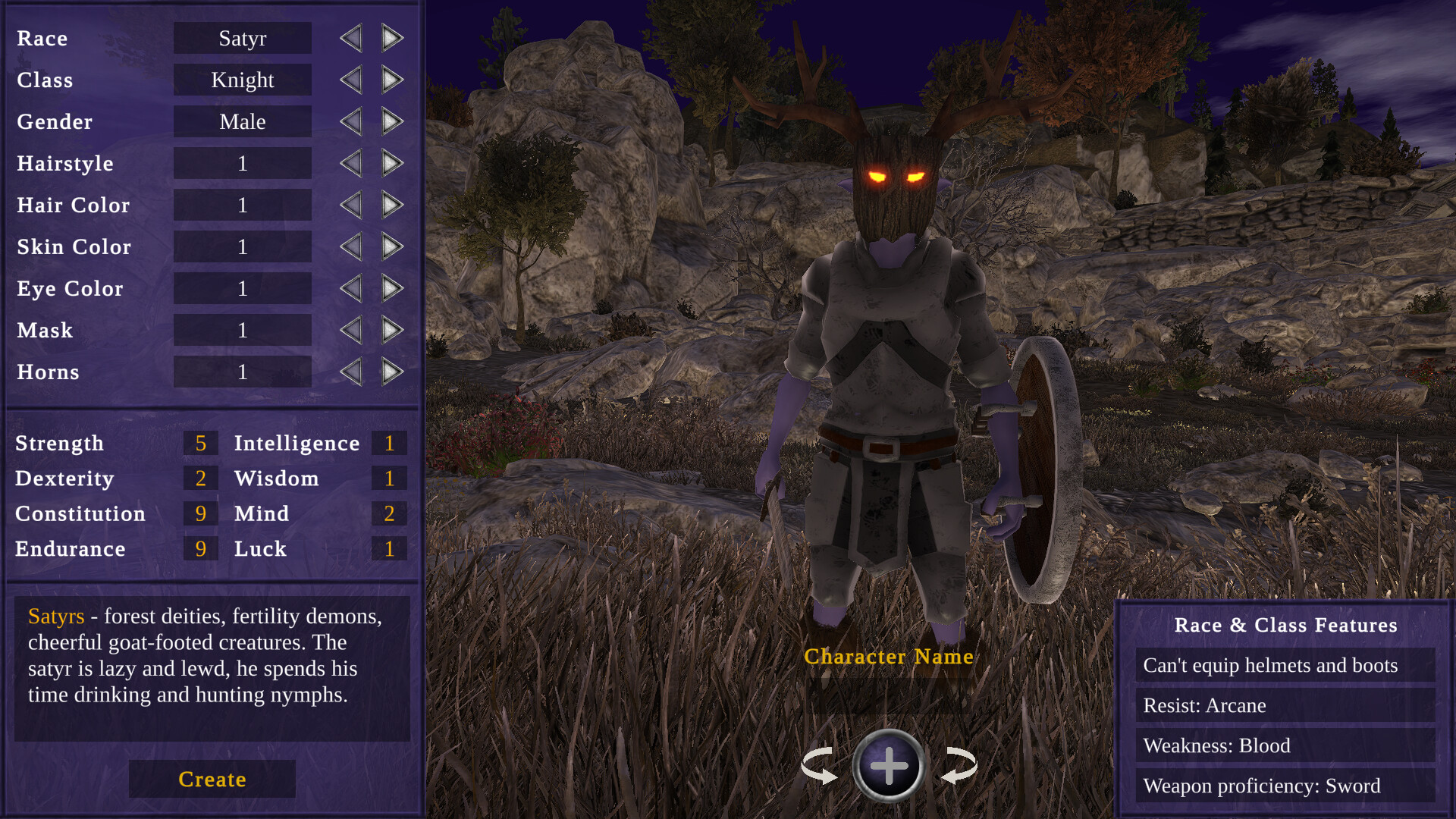Click the Satyrs label in the description

click(55, 617)
